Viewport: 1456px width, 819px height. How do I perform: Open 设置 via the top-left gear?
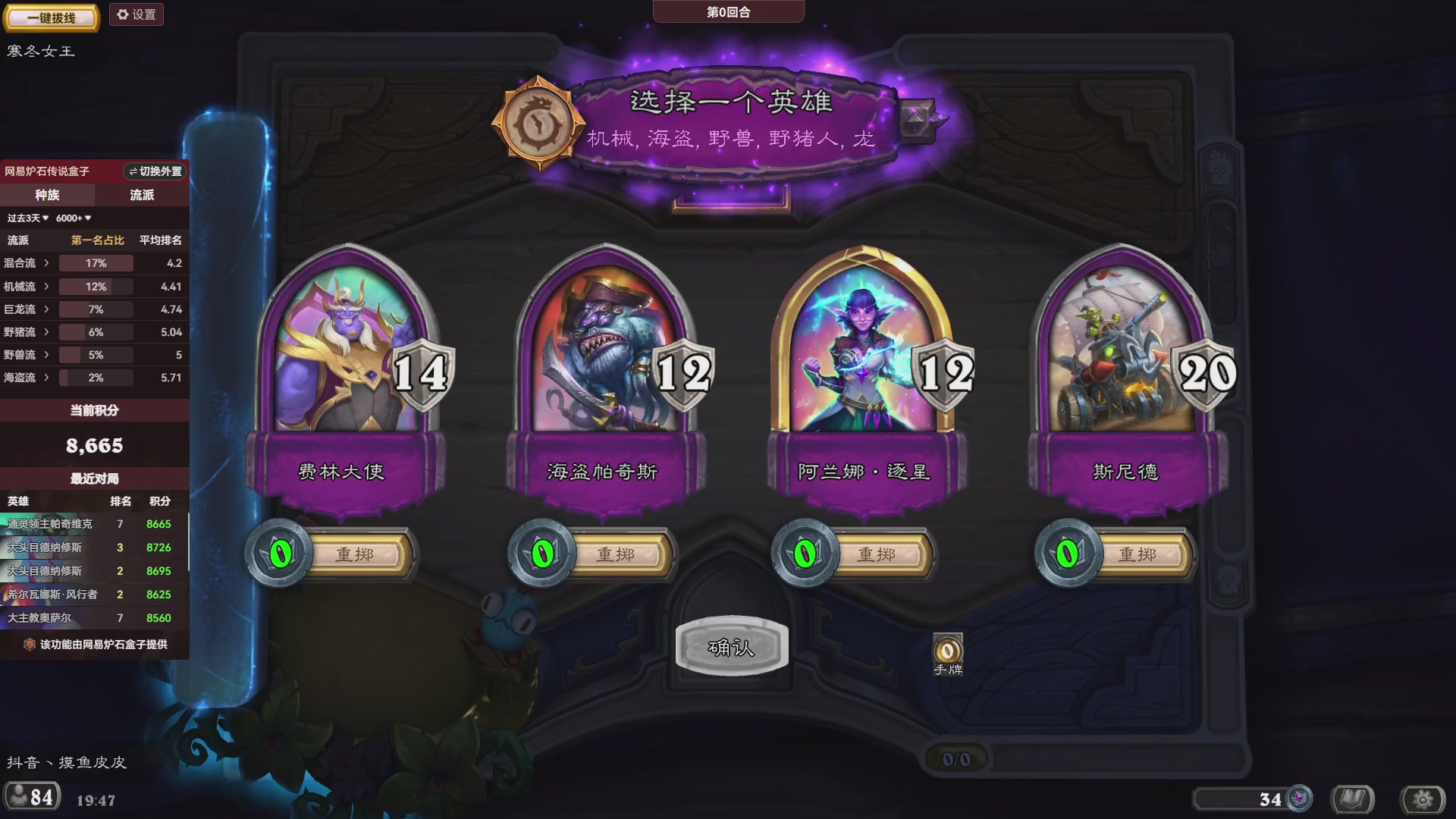[x=136, y=14]
